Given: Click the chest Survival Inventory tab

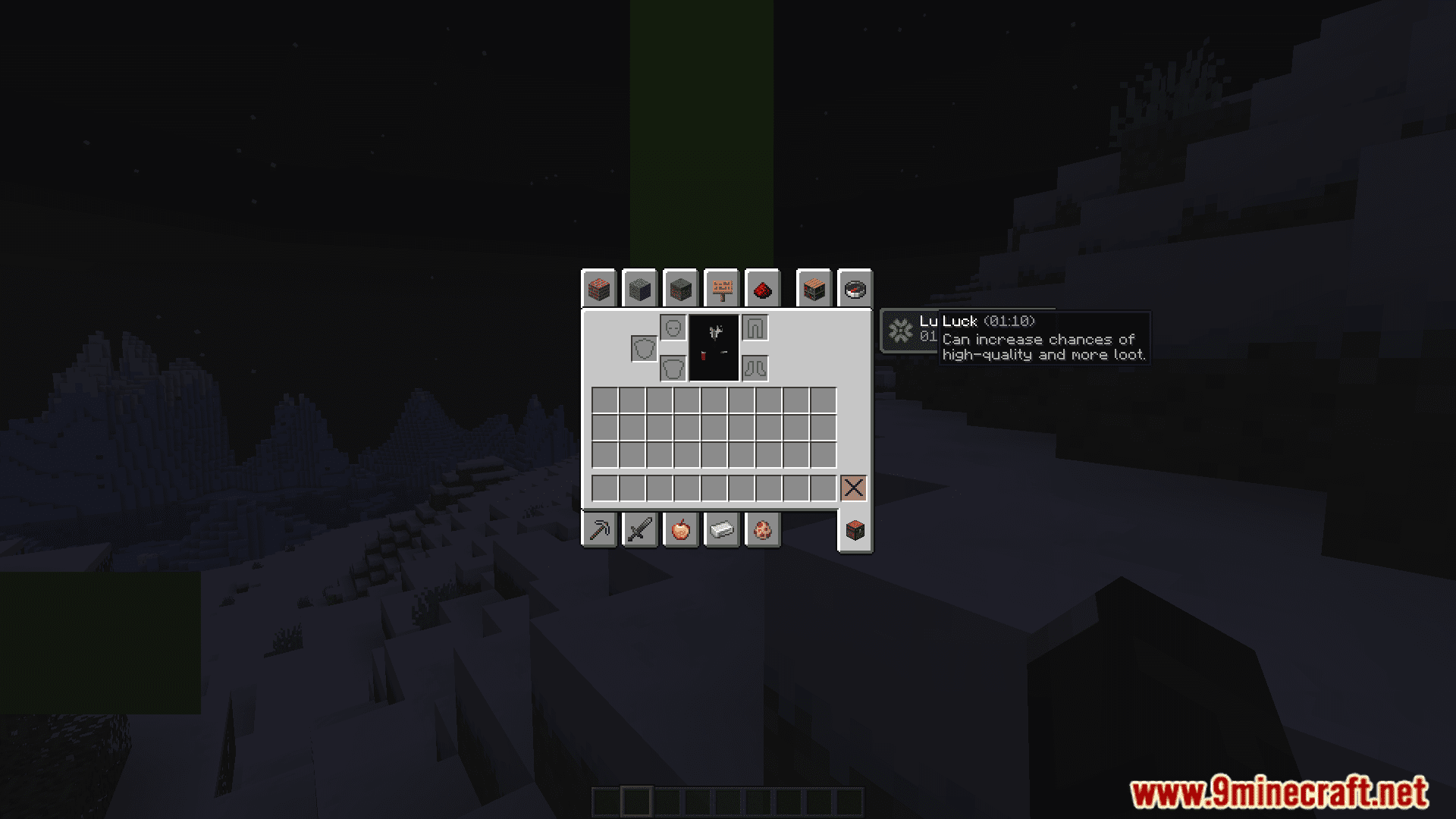Looking at the screenshot, I should coord(855,530).
